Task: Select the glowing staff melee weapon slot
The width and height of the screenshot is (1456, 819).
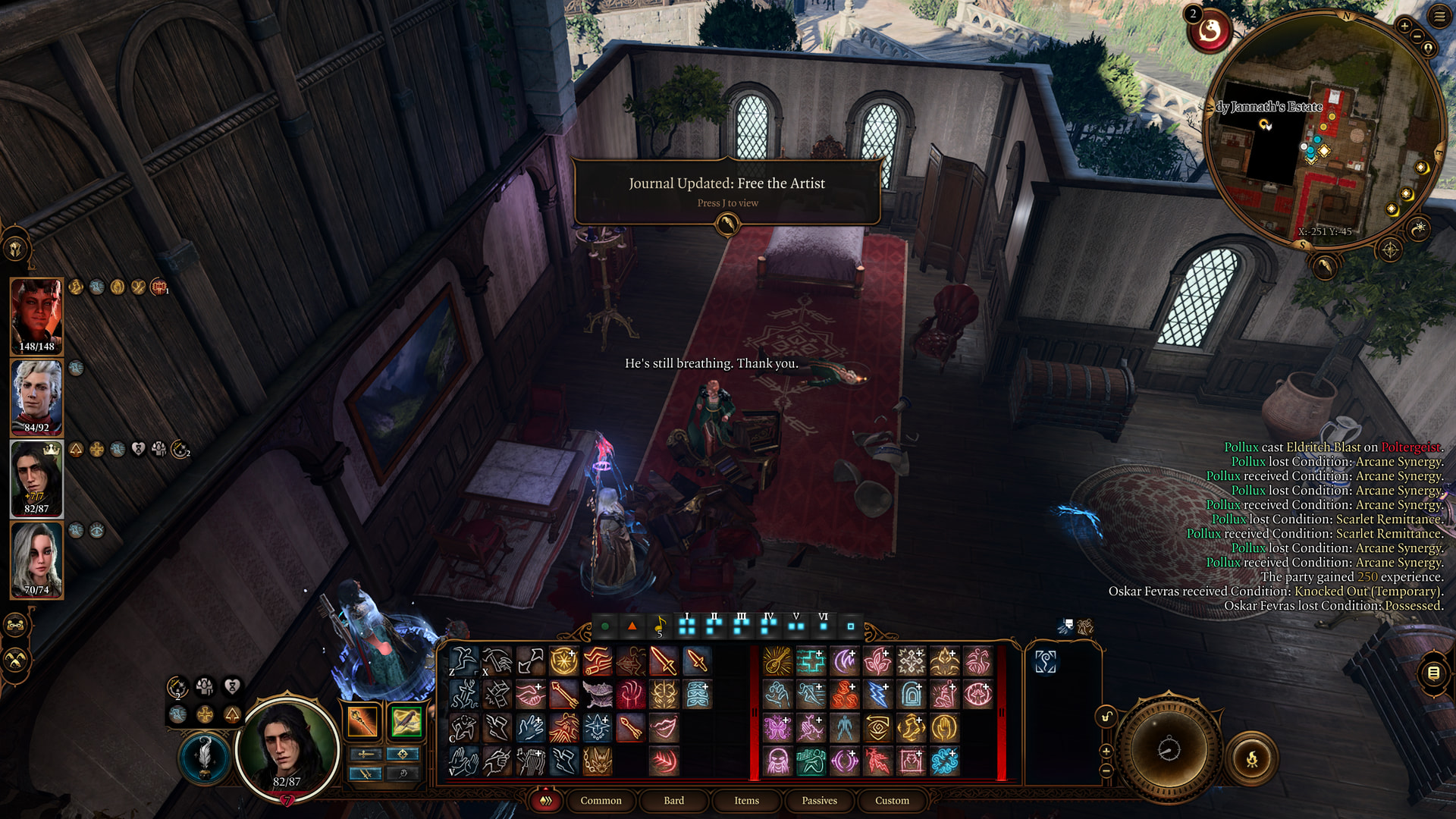Action: tap(362, 721)
